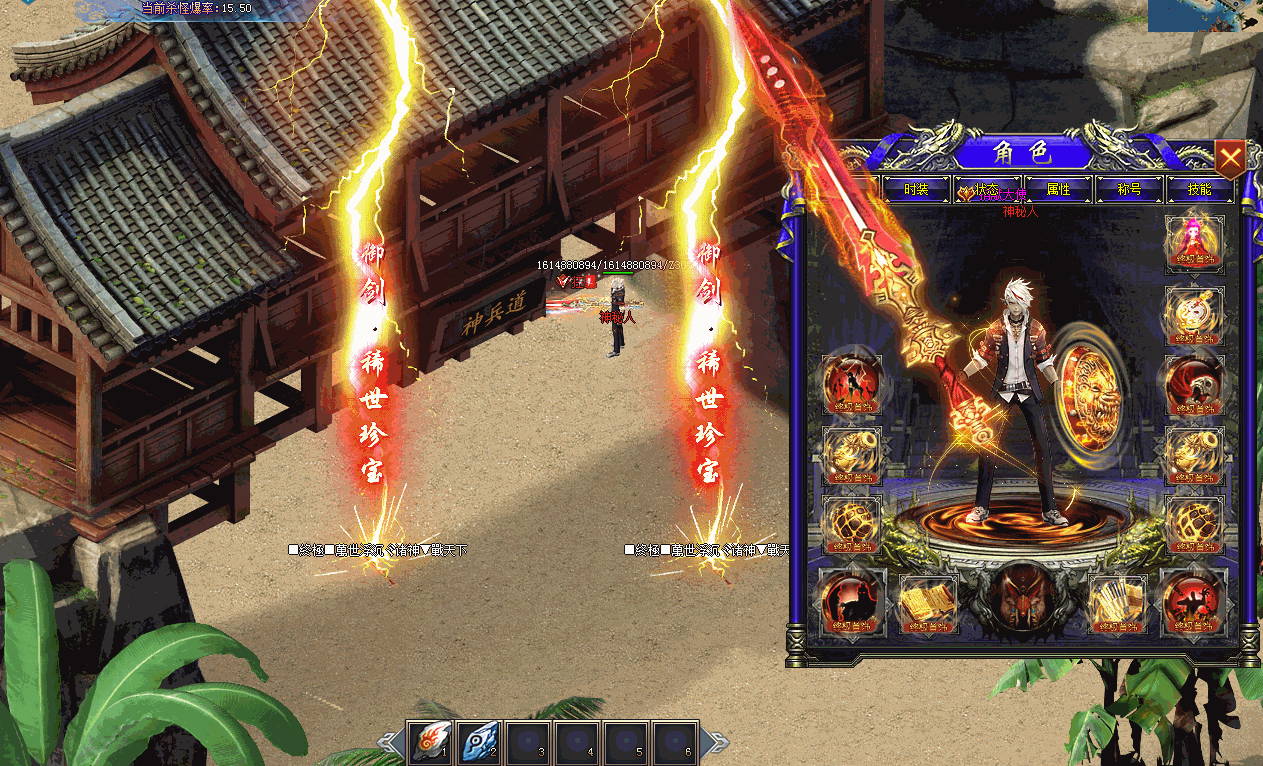Image resolution: width=1263 pixels, height=766 pixels.
Task: Choose the red skull equipment slot
Action: coord(1195,385)
